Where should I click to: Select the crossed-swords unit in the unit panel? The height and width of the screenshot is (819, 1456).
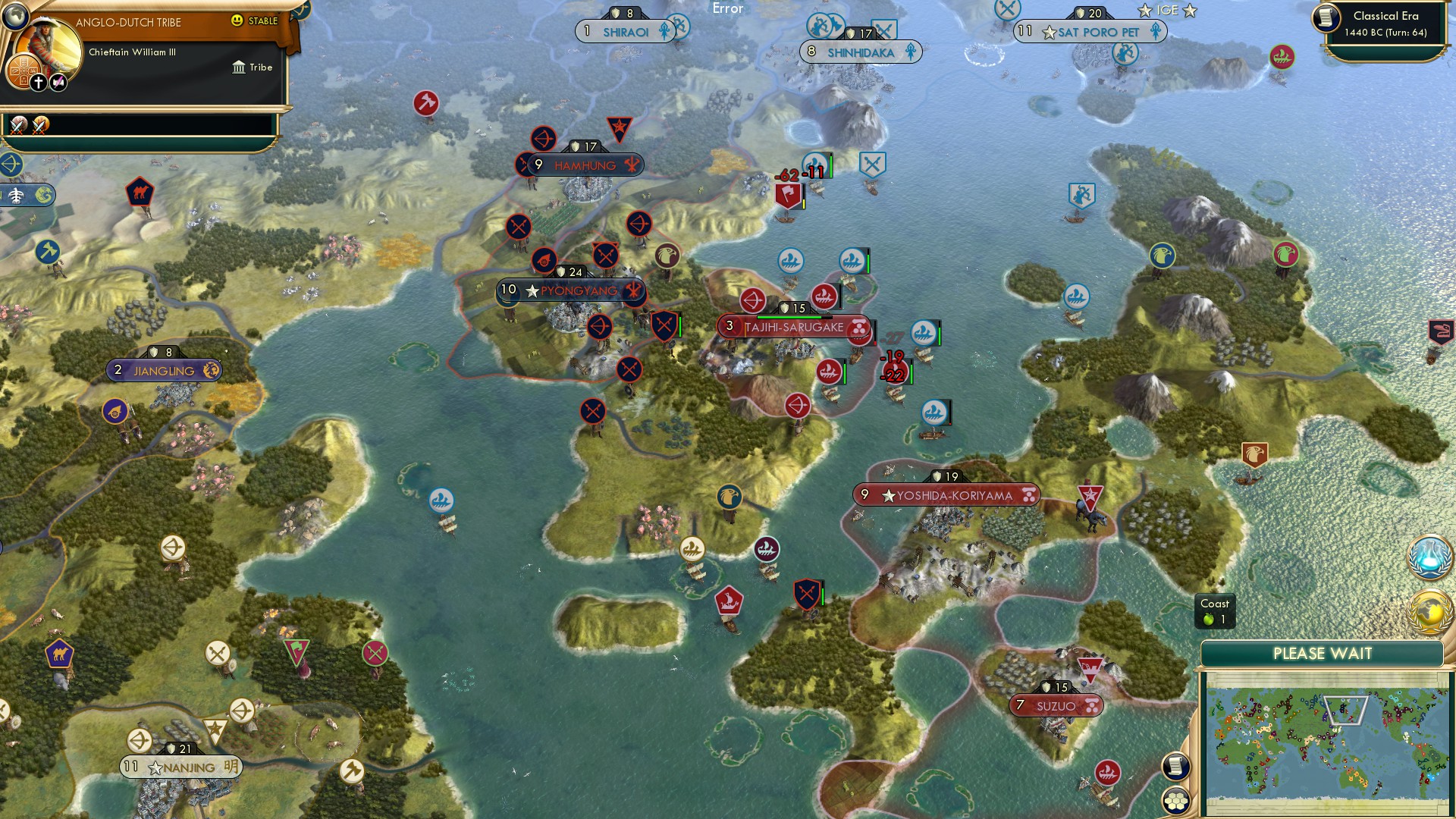(x=16, y=127)
